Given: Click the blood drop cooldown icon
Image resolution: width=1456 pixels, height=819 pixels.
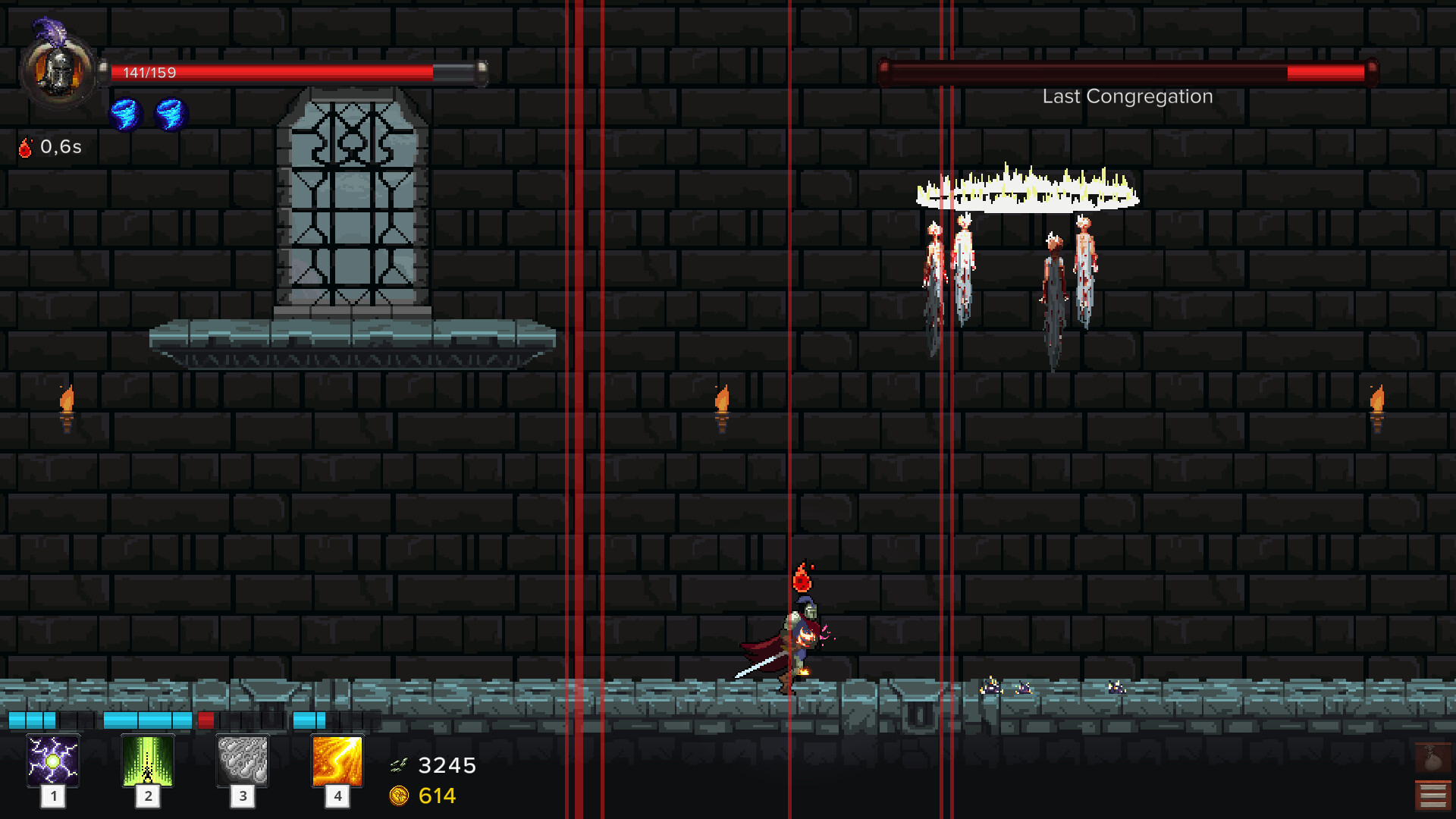Looking at the screenshot, I should pos(27,147).
